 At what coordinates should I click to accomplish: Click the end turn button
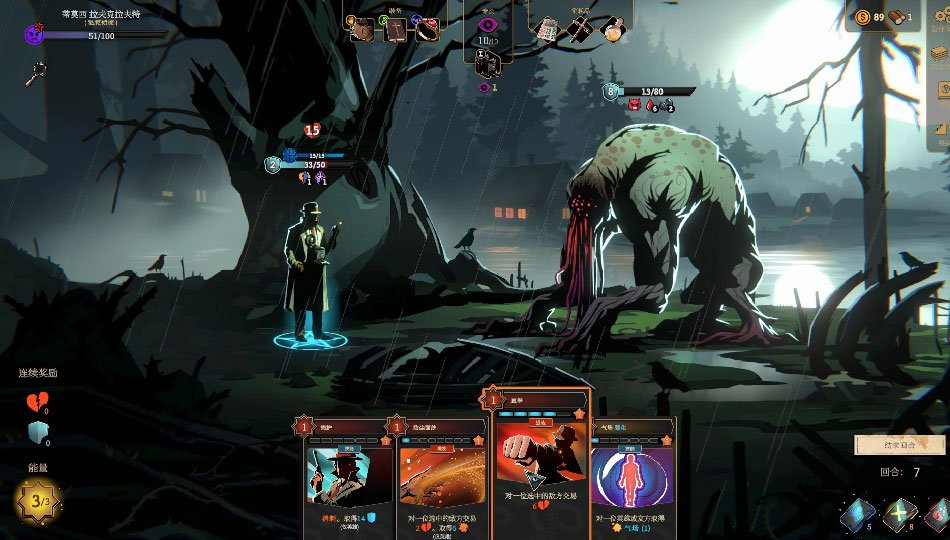pyautogui.click(x=899, y=445)
